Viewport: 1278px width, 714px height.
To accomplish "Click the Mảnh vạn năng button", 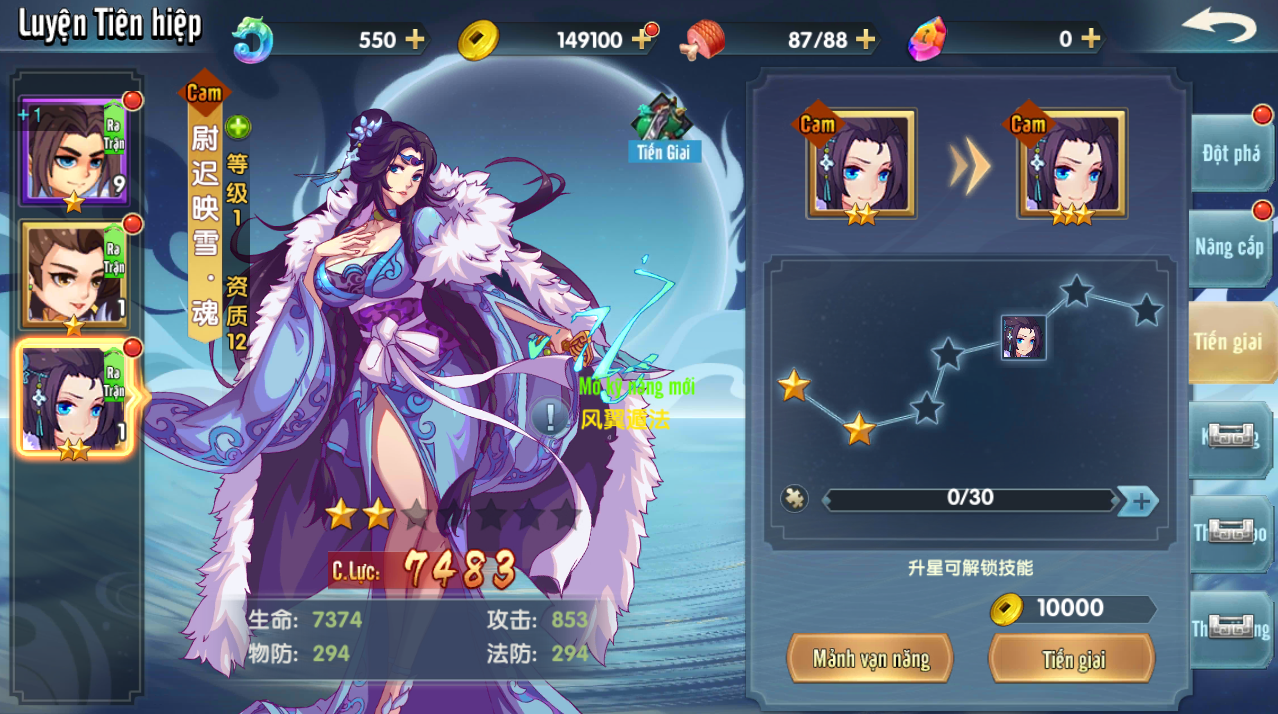I will 870,659.
